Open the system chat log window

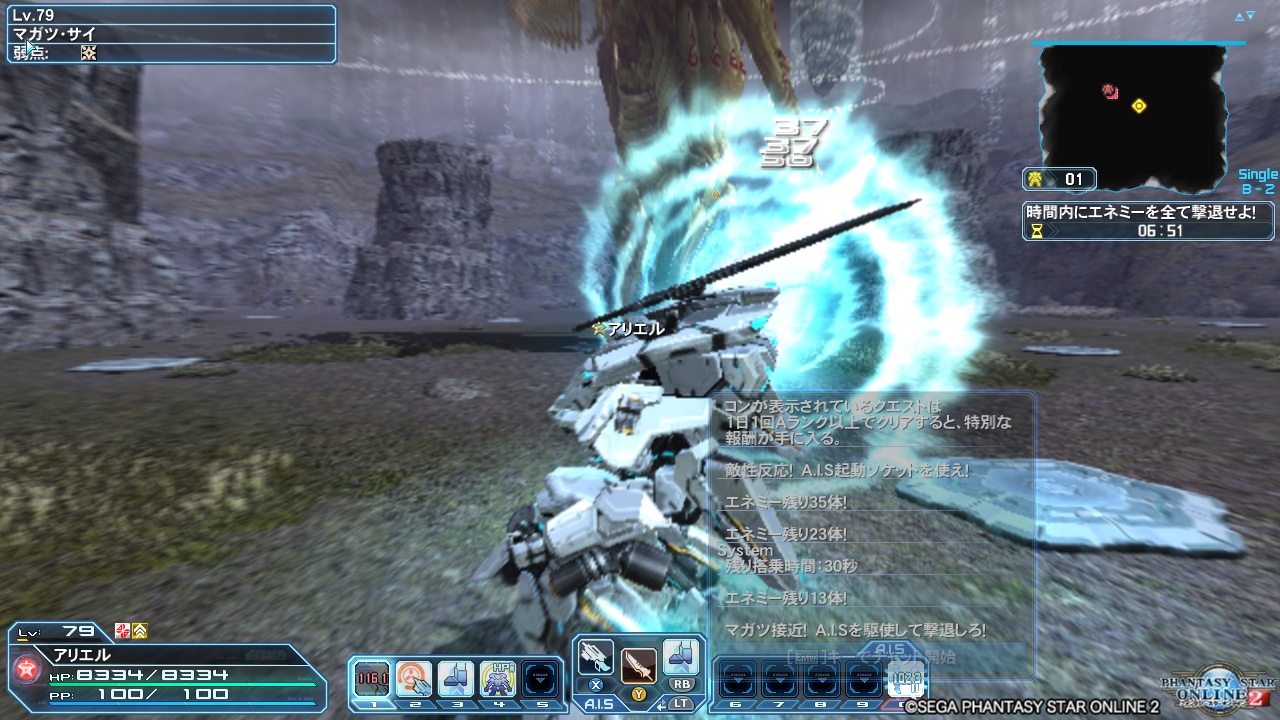pos(872,520)
